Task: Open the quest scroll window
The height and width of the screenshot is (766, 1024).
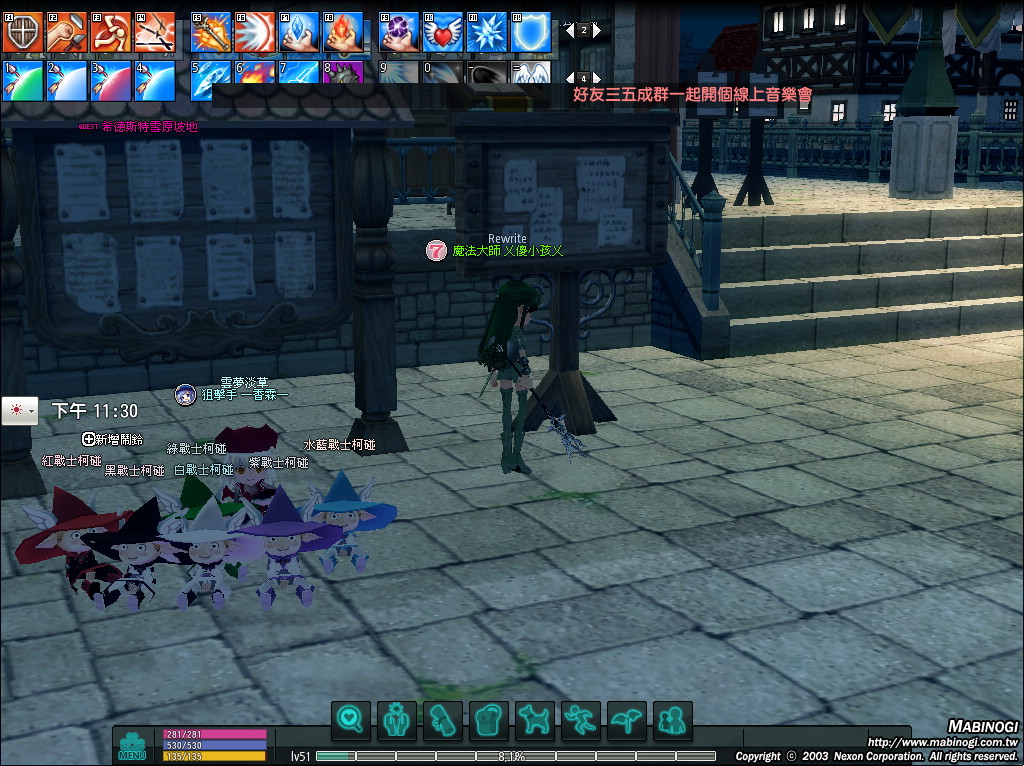Action: (x=443, y=720)
